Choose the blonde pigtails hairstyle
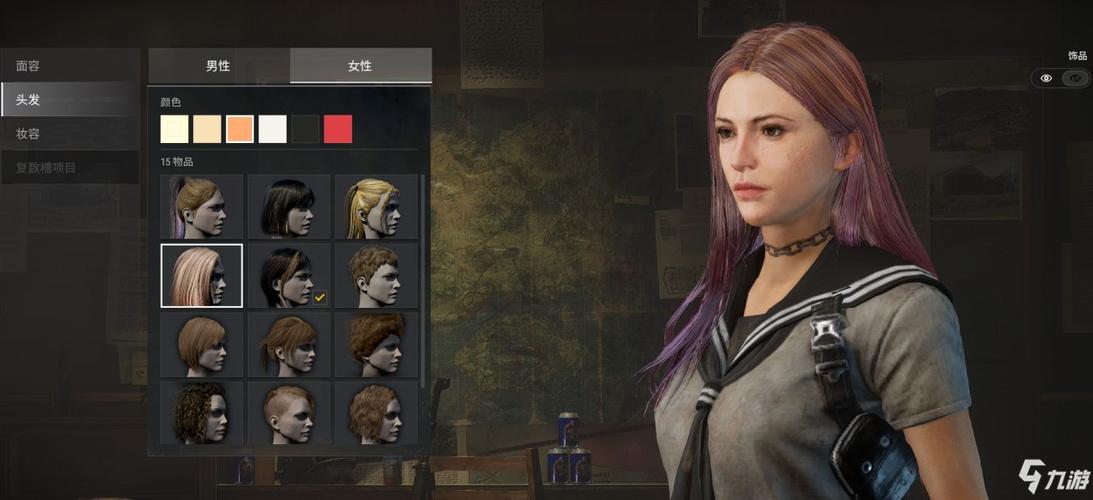Screen dimensions: 1093x500 (x=375, y=207)
